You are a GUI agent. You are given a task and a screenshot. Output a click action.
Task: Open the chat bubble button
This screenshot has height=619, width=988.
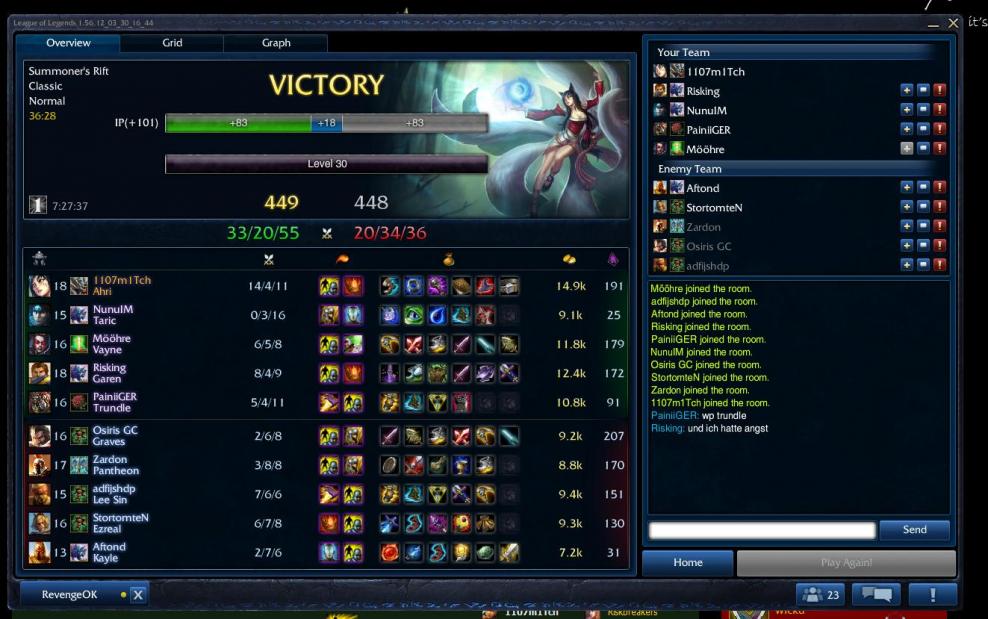[x=876, y=595]
